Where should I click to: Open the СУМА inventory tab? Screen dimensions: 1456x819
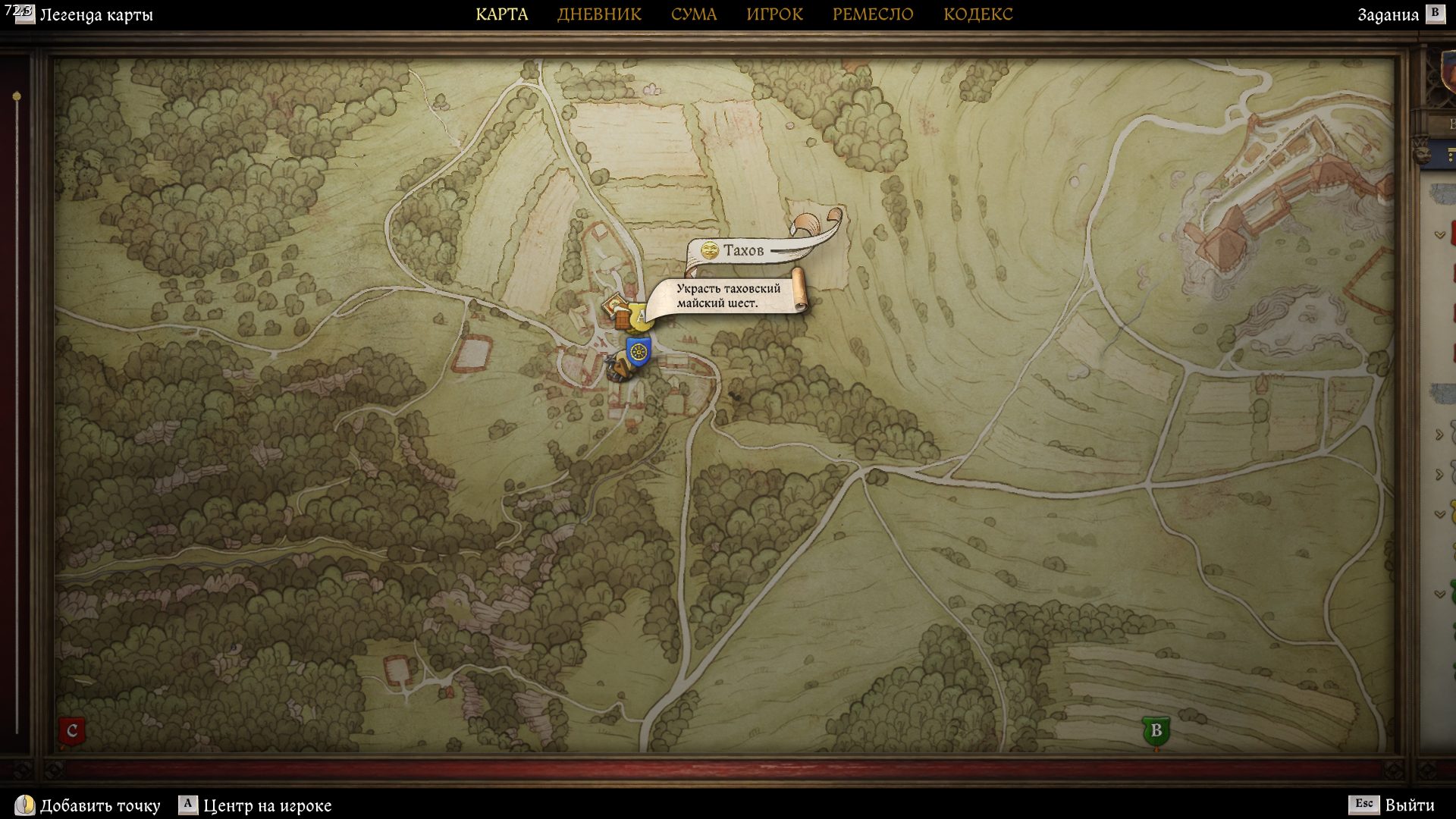[x=693, y=14]
